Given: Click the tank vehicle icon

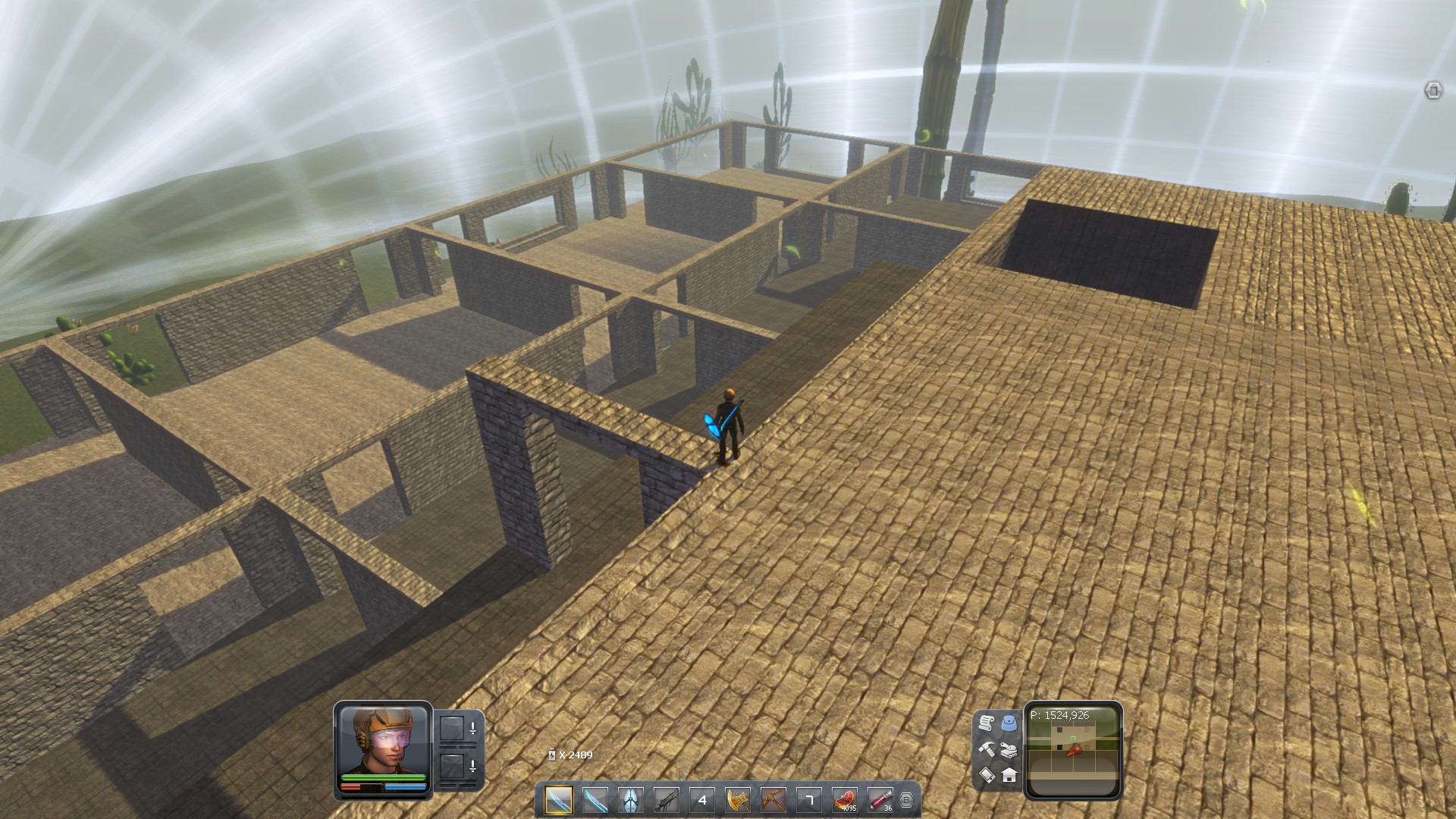Looking at the screenshot, I should click(1009, 749).
